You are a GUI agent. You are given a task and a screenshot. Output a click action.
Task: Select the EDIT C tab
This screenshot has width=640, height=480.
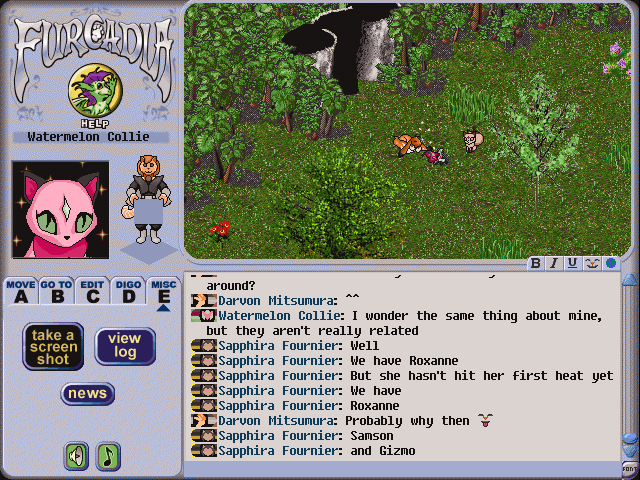[x=92, y=291]
